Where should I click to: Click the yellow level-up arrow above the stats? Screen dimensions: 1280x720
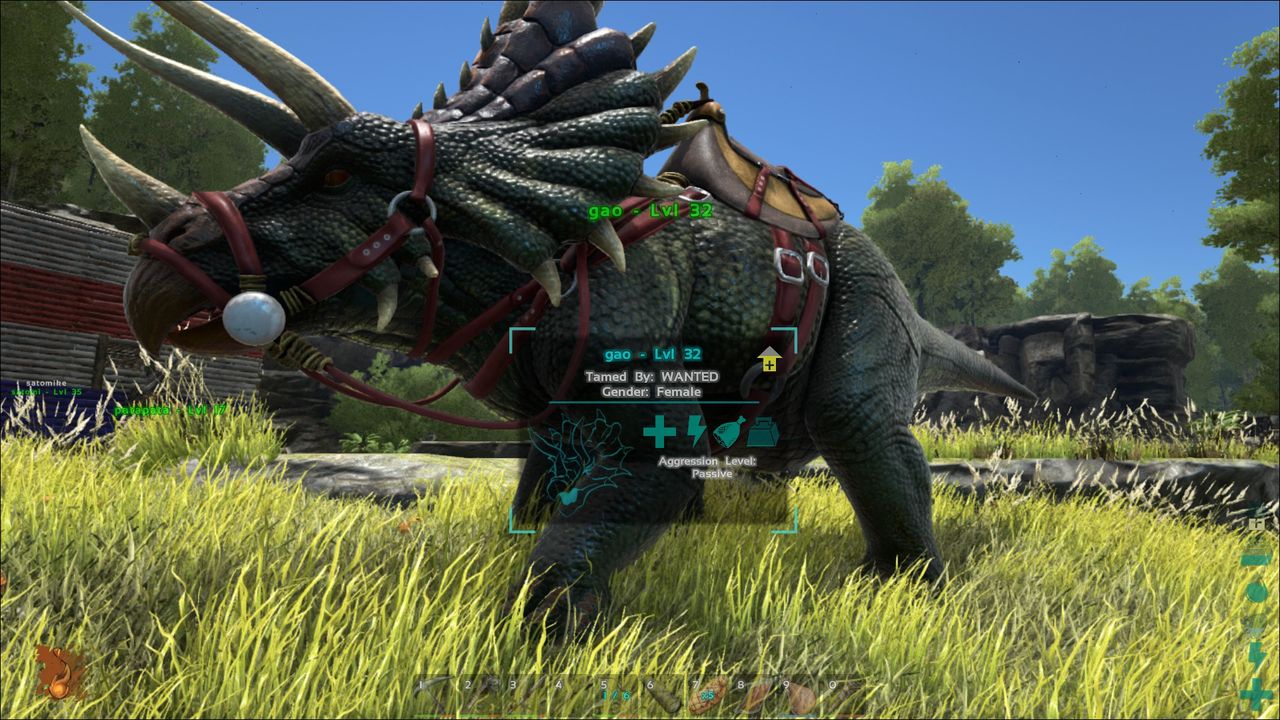(x=768, y=360)
